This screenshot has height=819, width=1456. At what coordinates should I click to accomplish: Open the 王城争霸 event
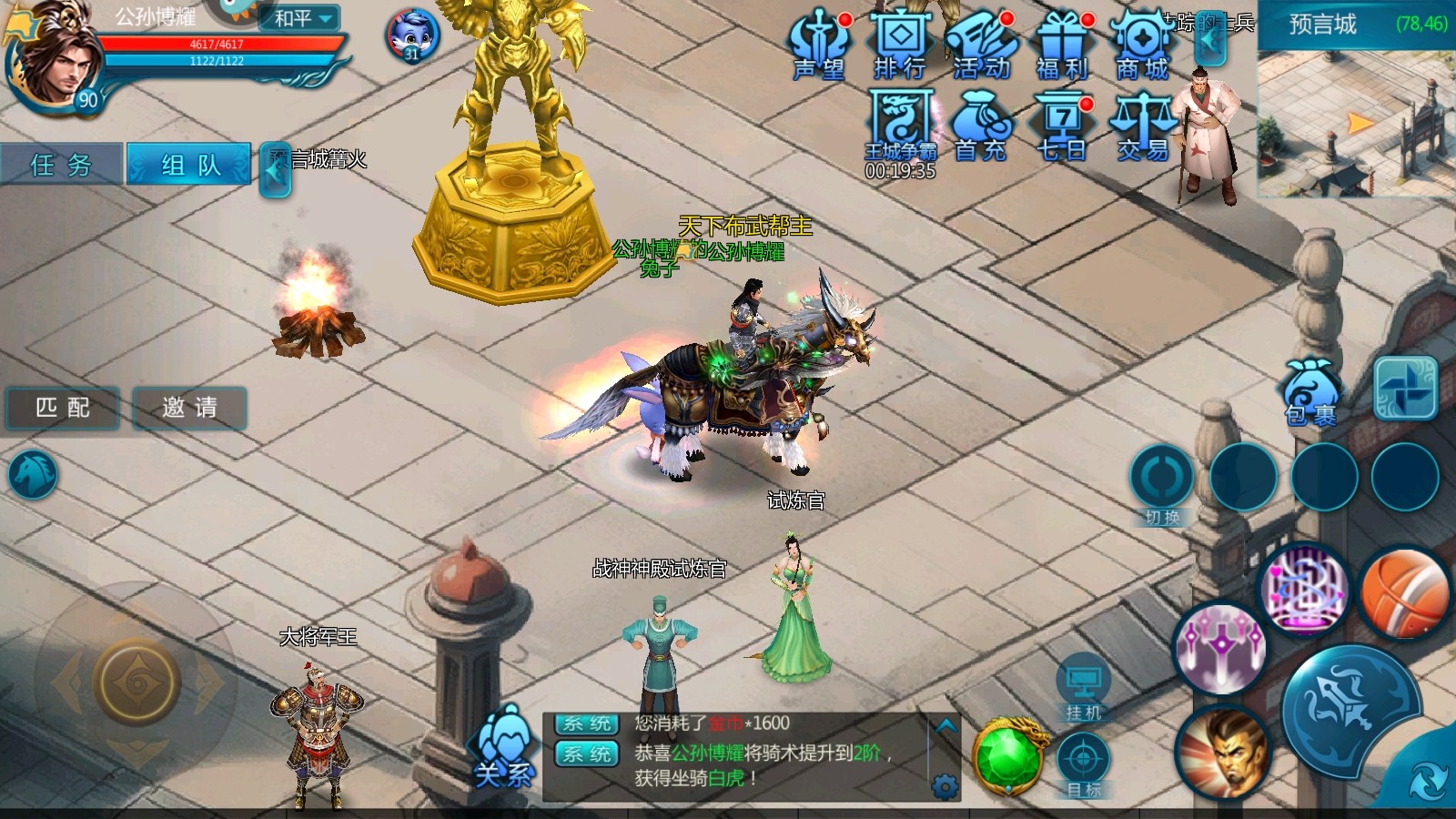(x=900, y=126)
